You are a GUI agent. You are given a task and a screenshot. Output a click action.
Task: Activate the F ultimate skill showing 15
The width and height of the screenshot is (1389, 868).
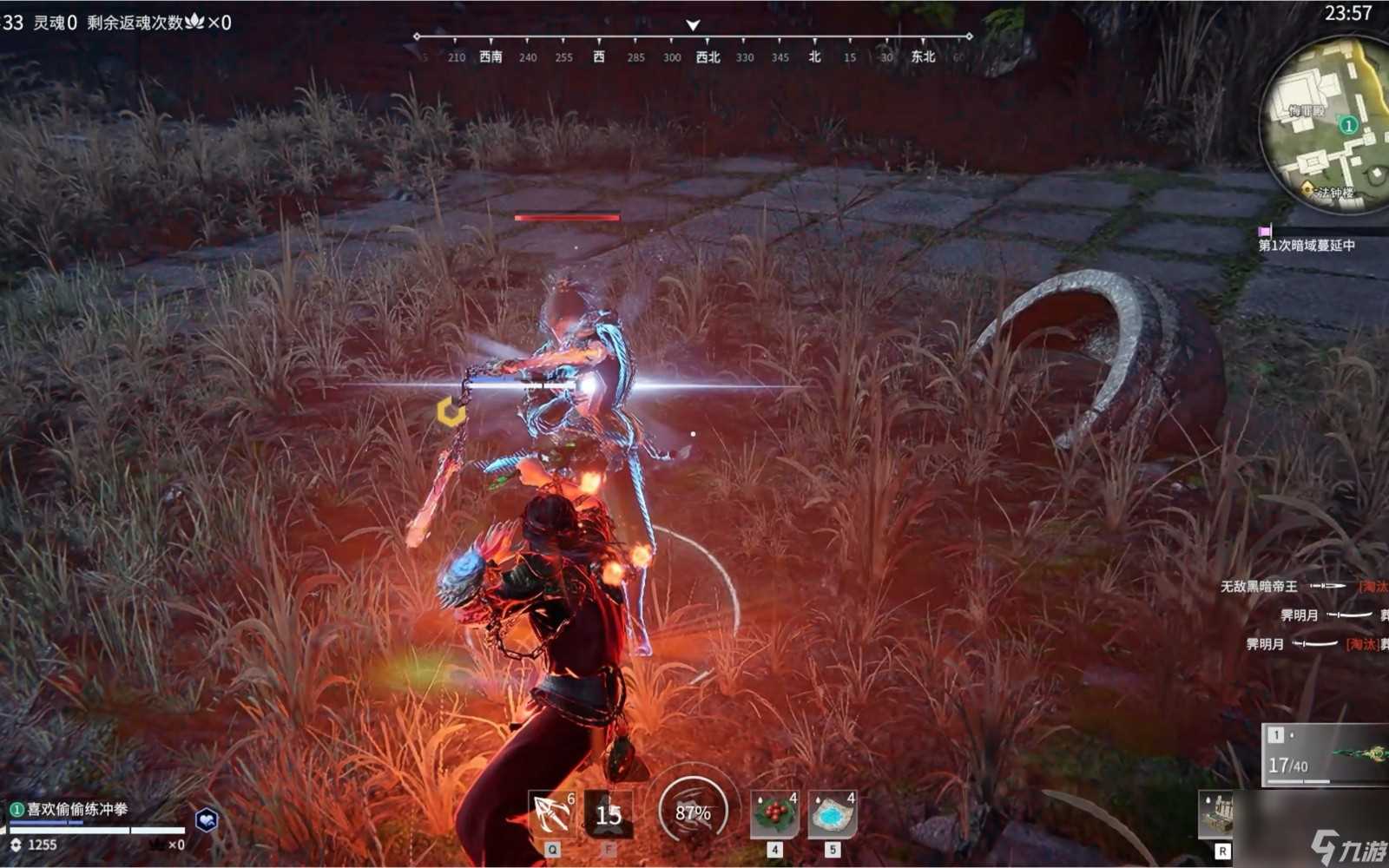608,812
